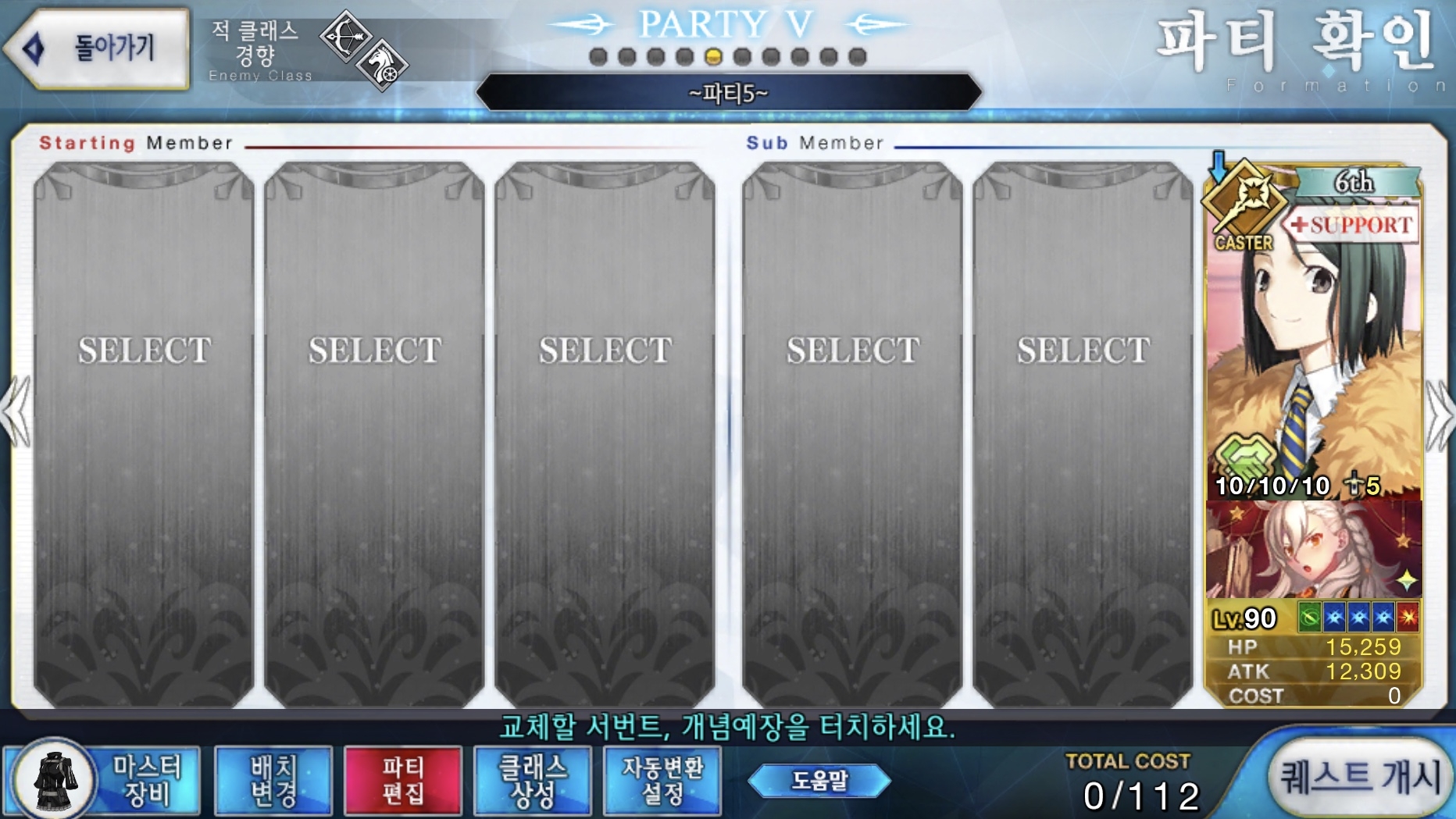Switch to next party with right arrow
Screen dimensions: 1456x819
tap(1439, 414)
